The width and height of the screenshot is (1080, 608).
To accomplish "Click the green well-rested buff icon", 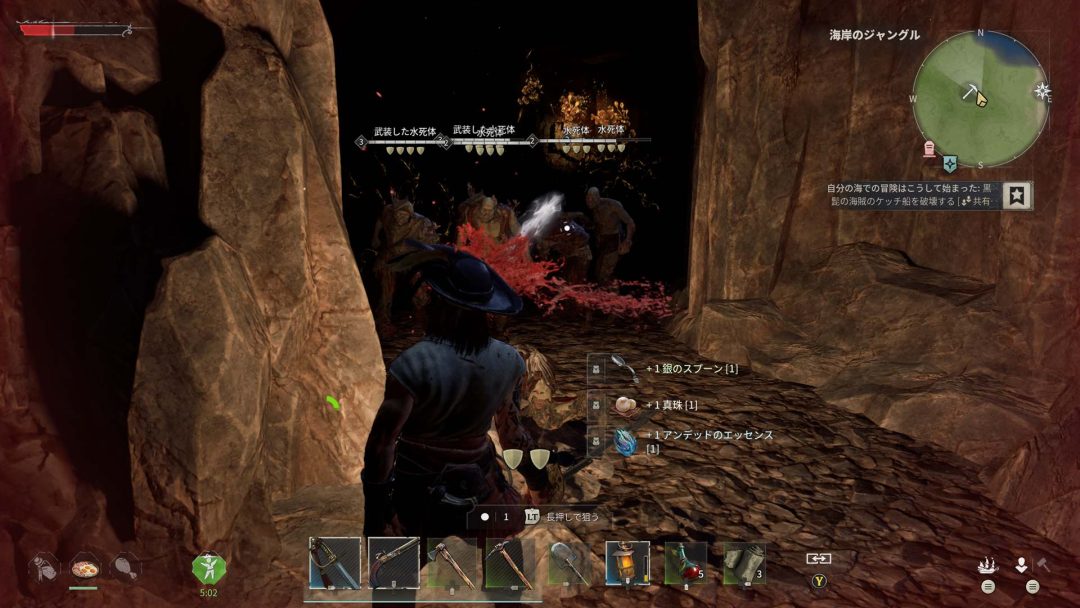I will tap(209, 568).
